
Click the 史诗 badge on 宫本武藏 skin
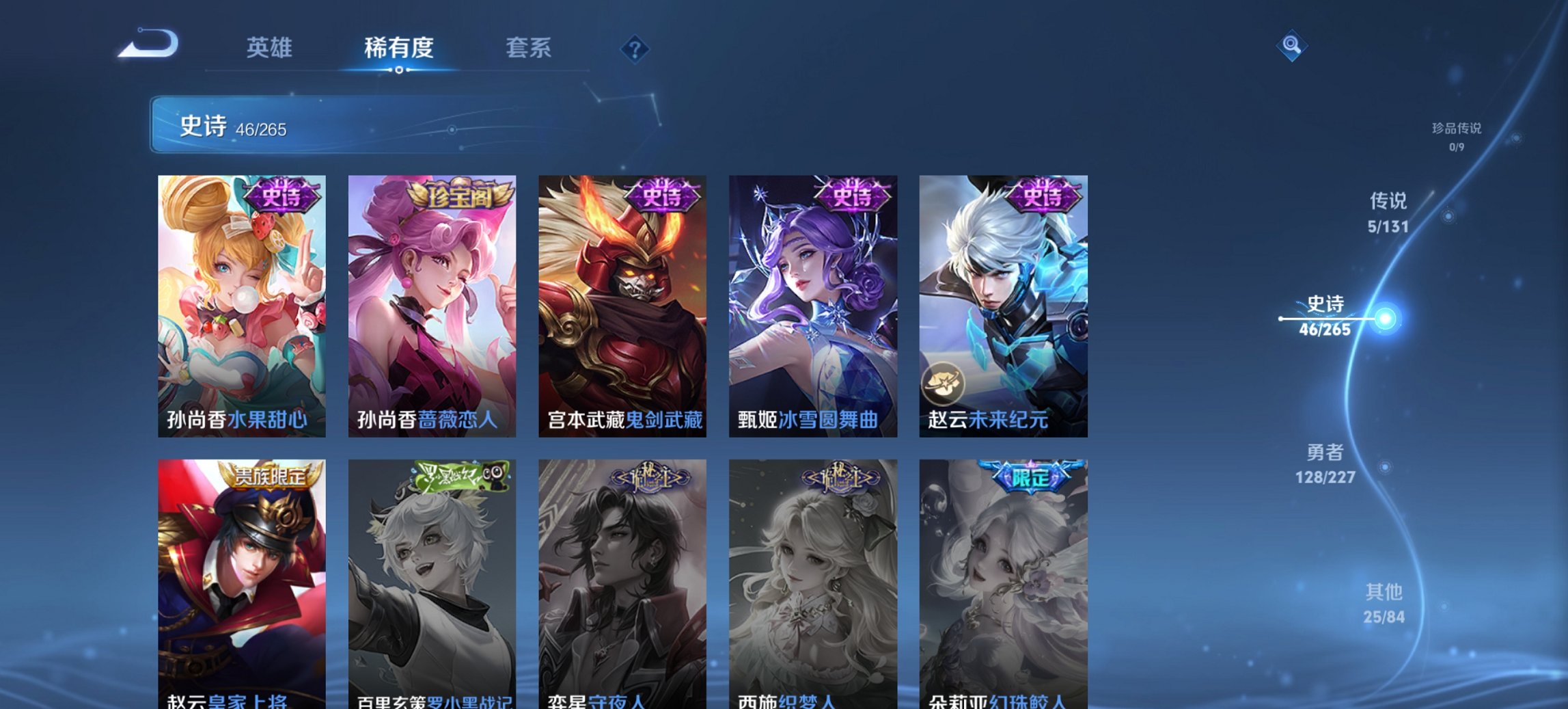(663, 196)
